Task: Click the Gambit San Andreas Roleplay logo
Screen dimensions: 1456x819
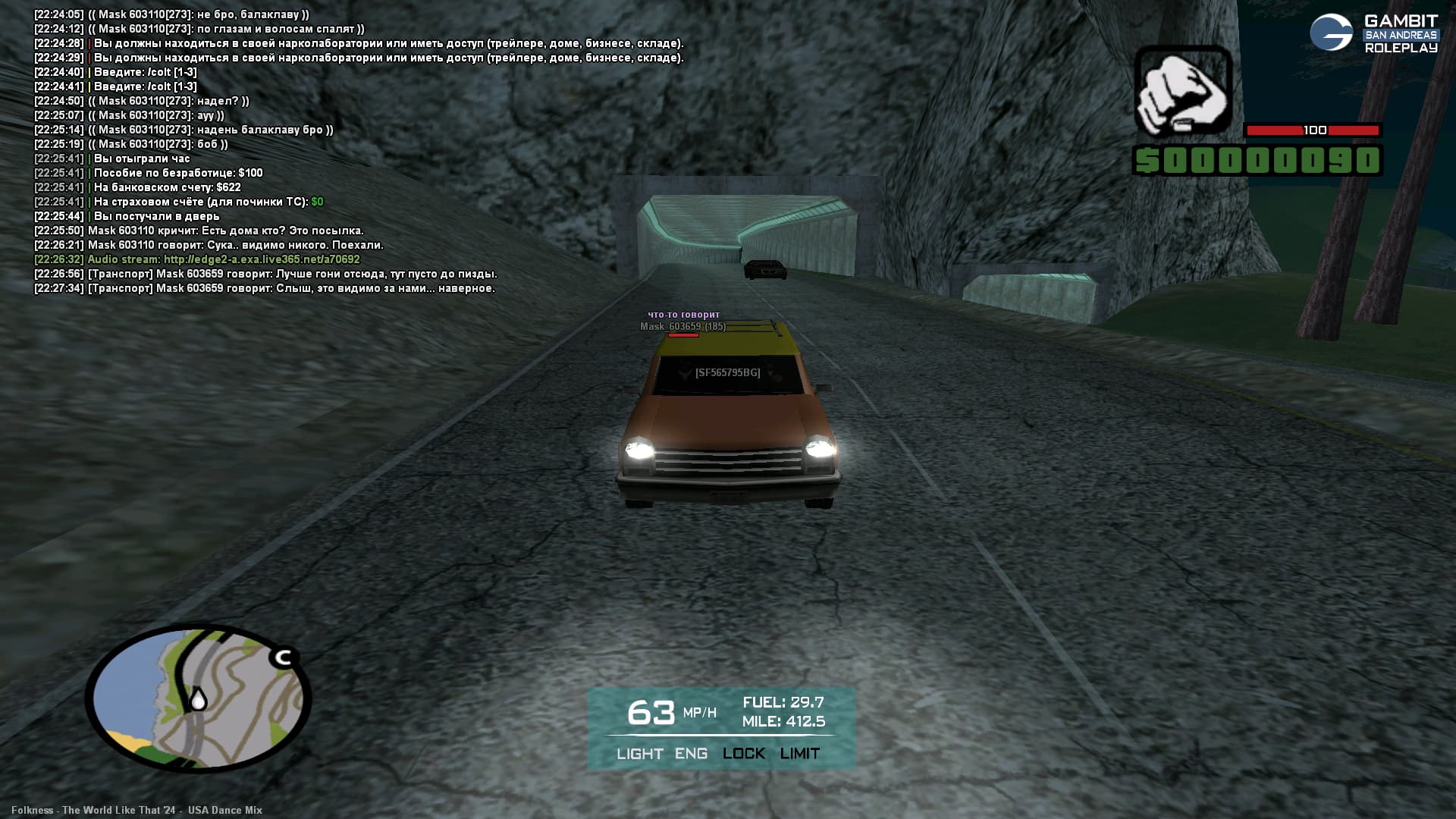Action: [x=1374, y=33]
